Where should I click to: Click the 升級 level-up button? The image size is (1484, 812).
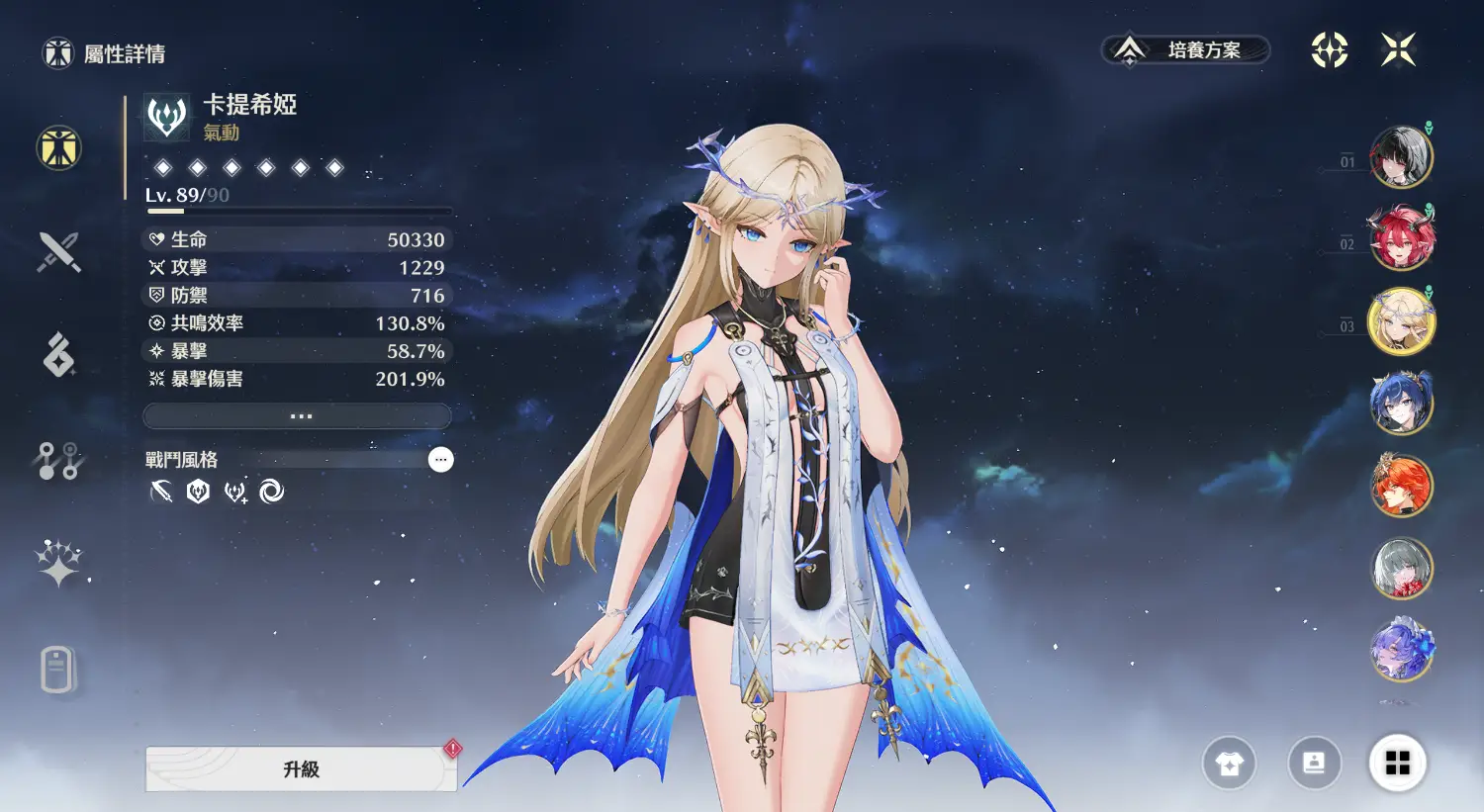point(301,769)
